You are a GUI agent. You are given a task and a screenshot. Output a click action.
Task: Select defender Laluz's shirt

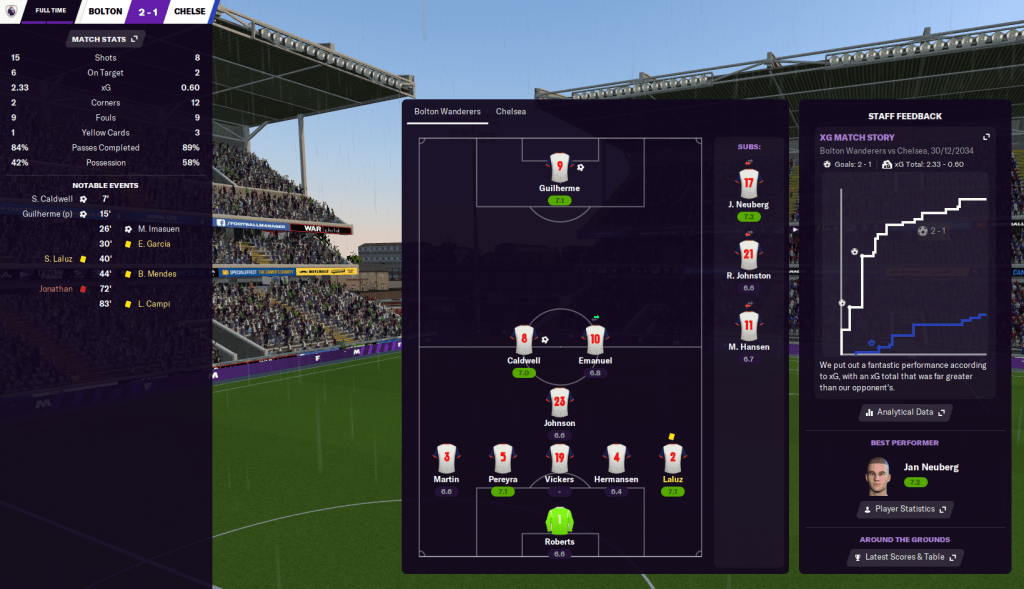click(x=672, y=458)
